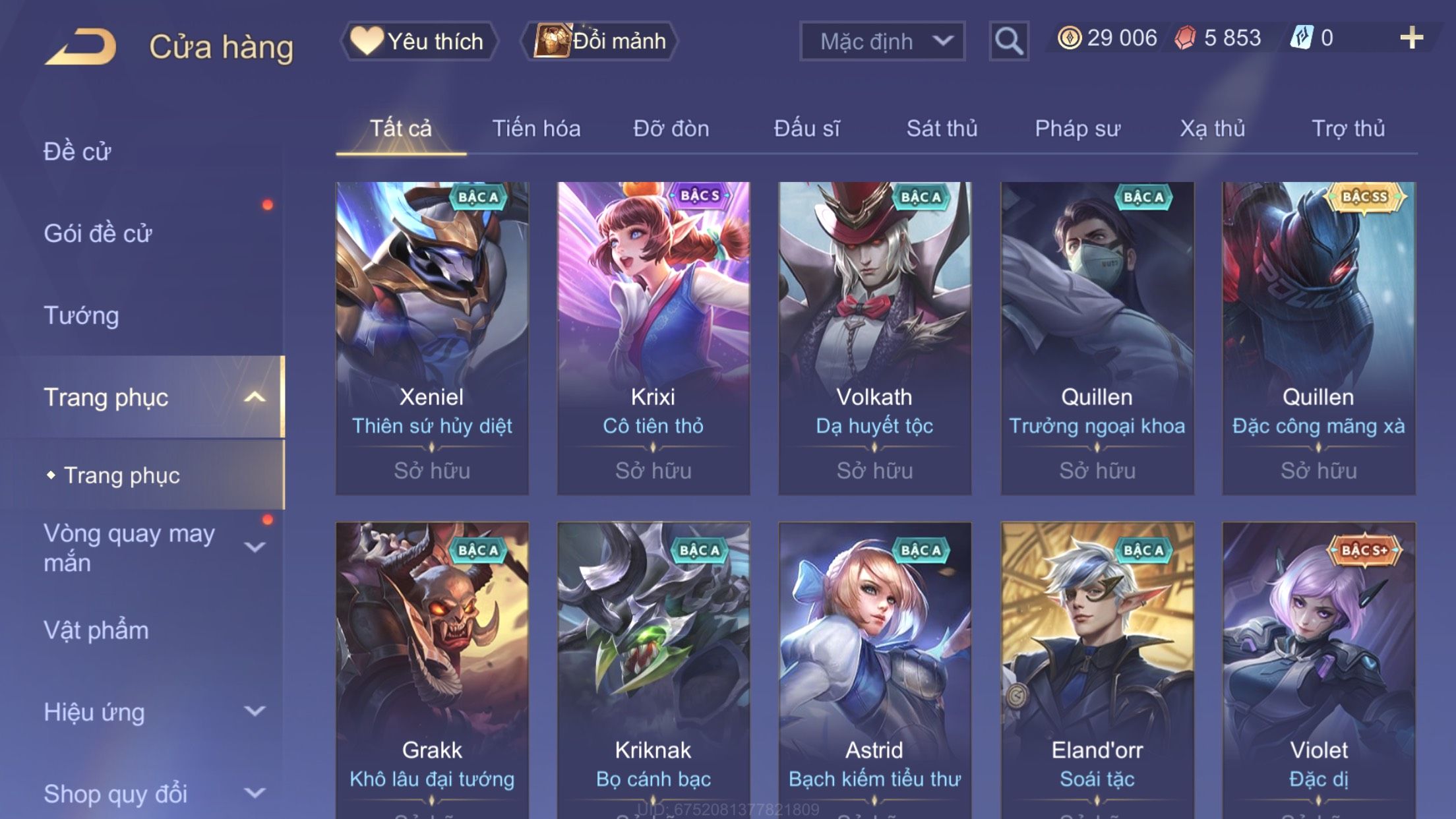Add currency with the plus button

coord(1411,38)
